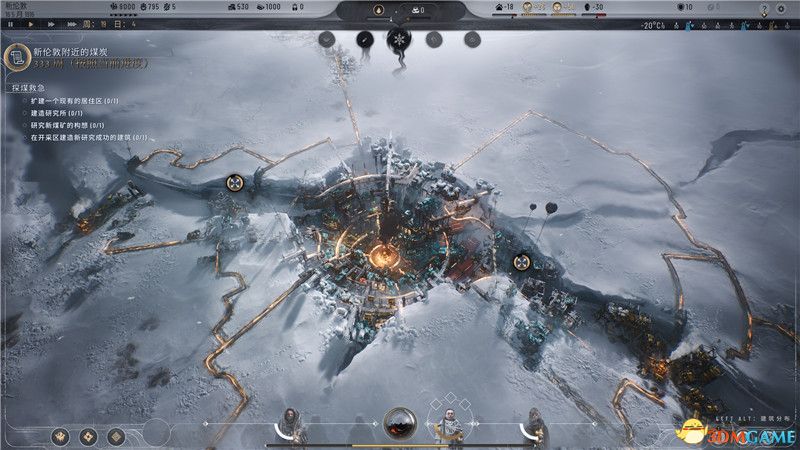The image size is (800, 450).
Task: Pause the game with the pause button
Action: point(9,24)
